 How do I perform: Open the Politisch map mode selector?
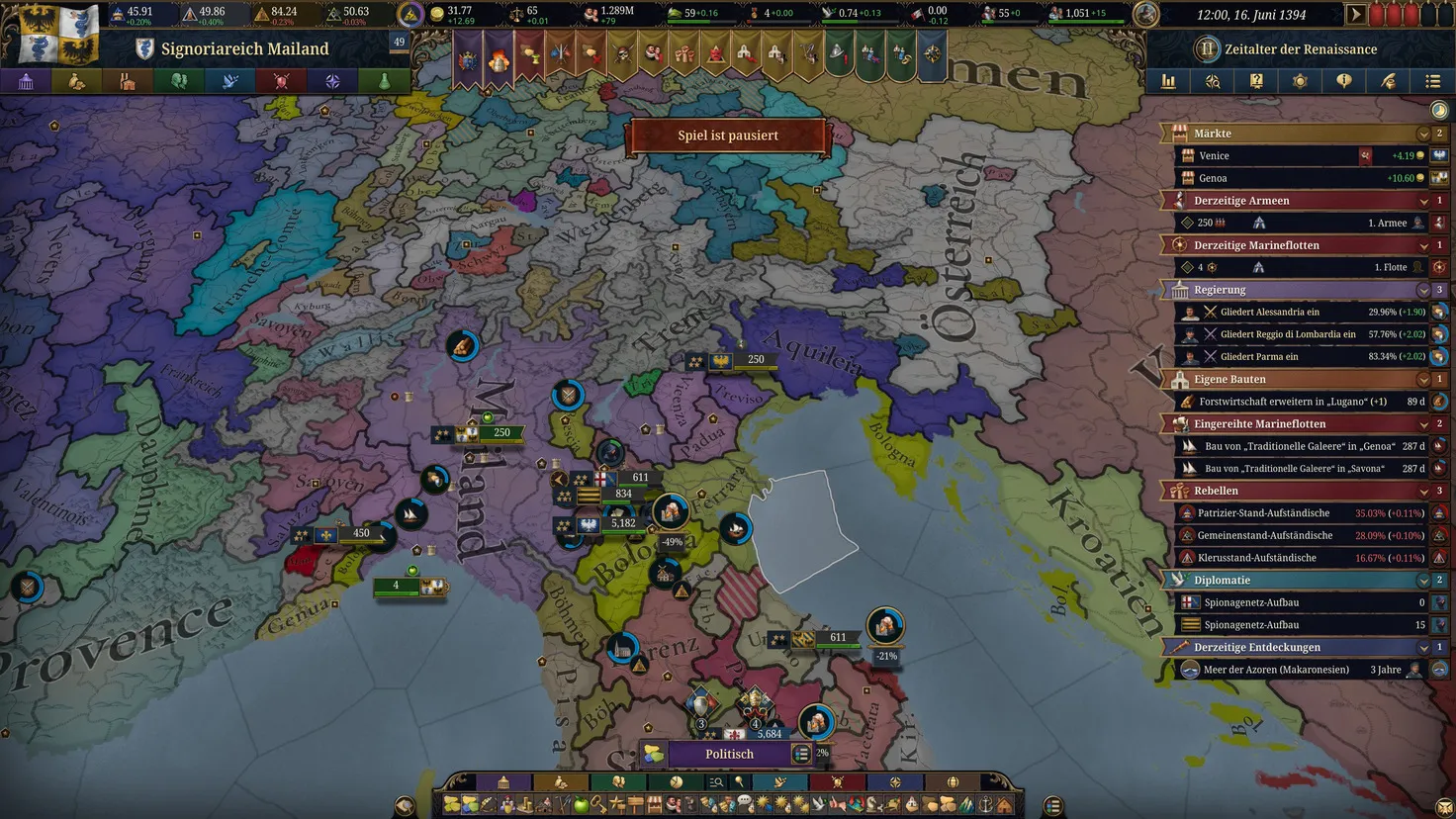[729, 755]
